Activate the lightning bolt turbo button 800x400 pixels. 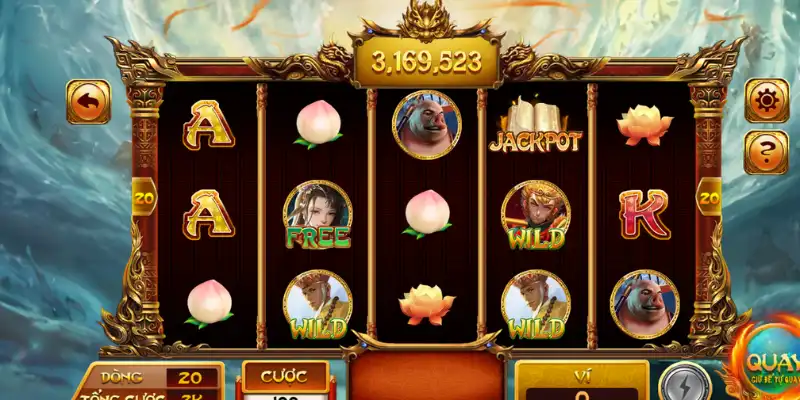[685, 383]
